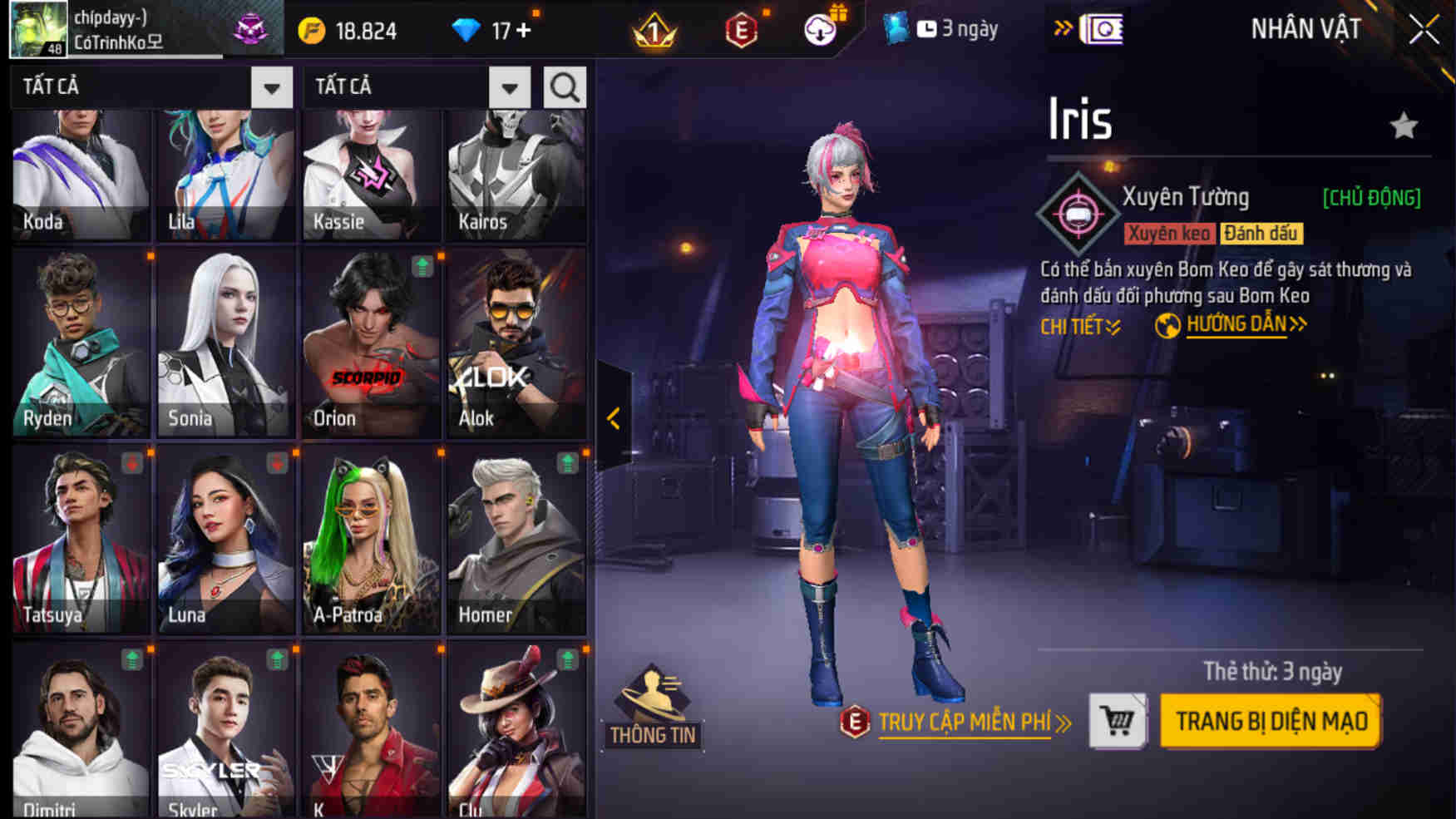The image size is (1456, 819).
Task: Open the shopping cart icon
Action: [x=1117, y=720]
